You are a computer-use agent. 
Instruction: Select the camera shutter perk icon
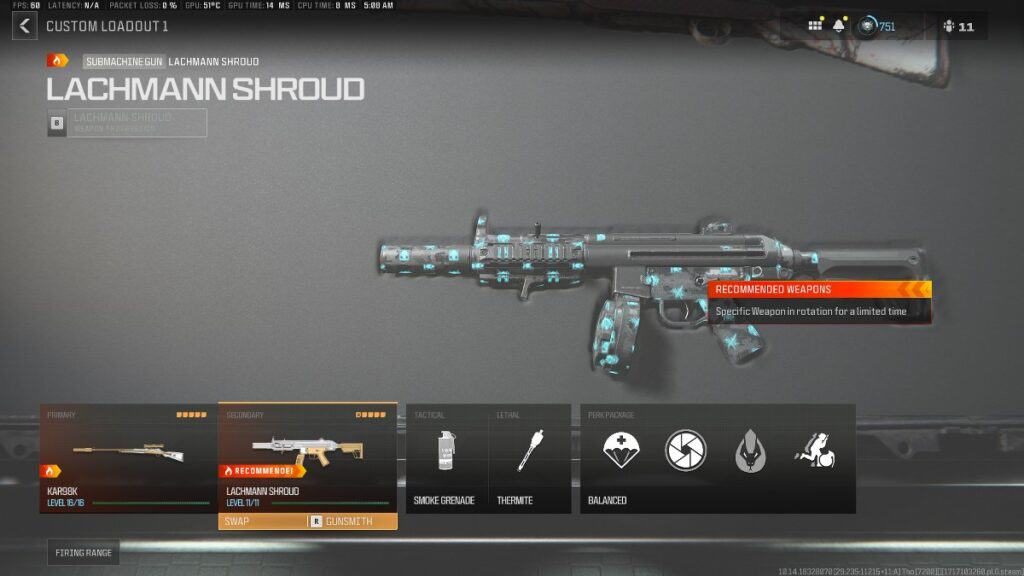[x=686, y=451]
